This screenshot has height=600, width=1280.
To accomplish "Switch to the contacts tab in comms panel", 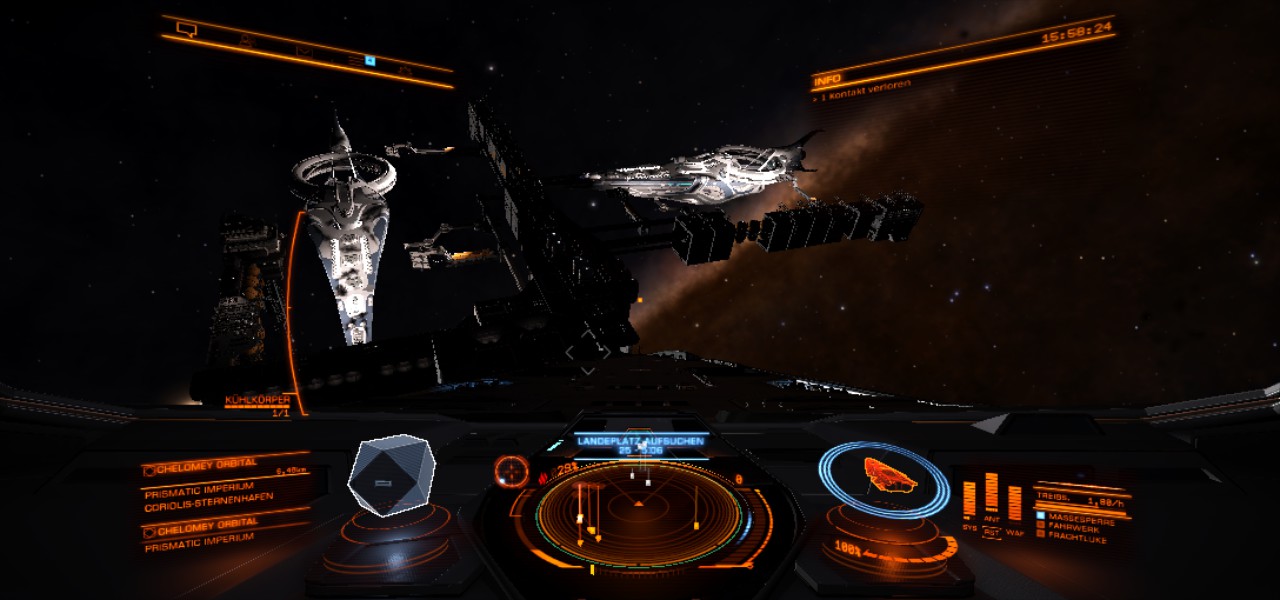I will click(x=246, y=41).
